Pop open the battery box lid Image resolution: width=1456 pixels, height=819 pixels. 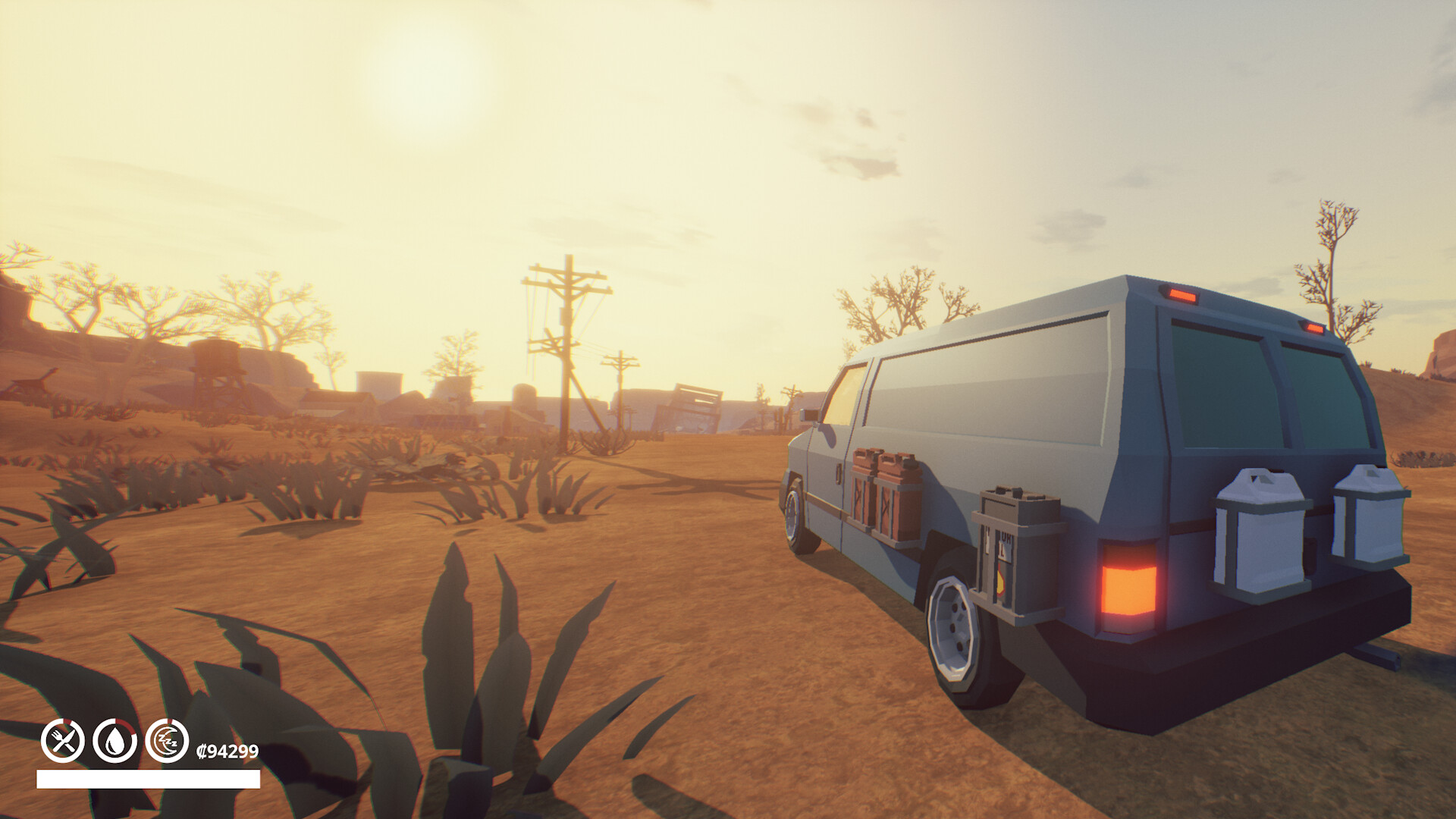[x=1017, y=493]
